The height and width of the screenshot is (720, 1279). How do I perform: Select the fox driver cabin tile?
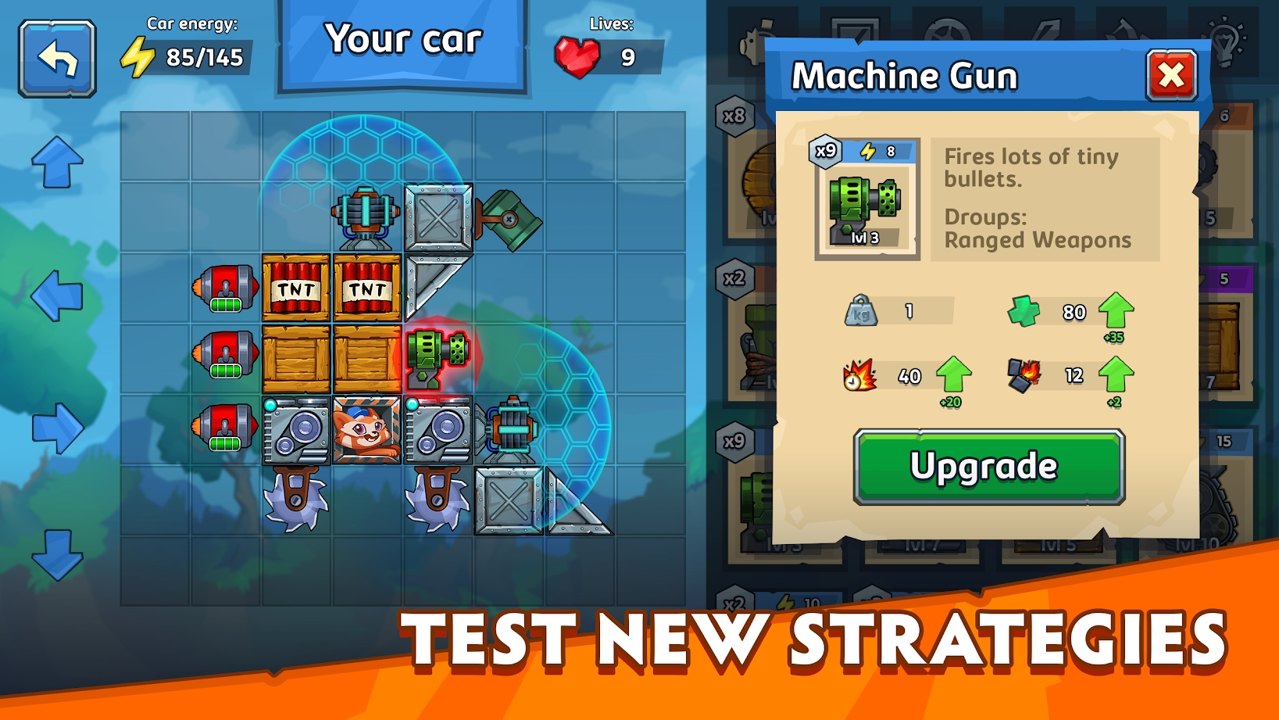(366, 430)
